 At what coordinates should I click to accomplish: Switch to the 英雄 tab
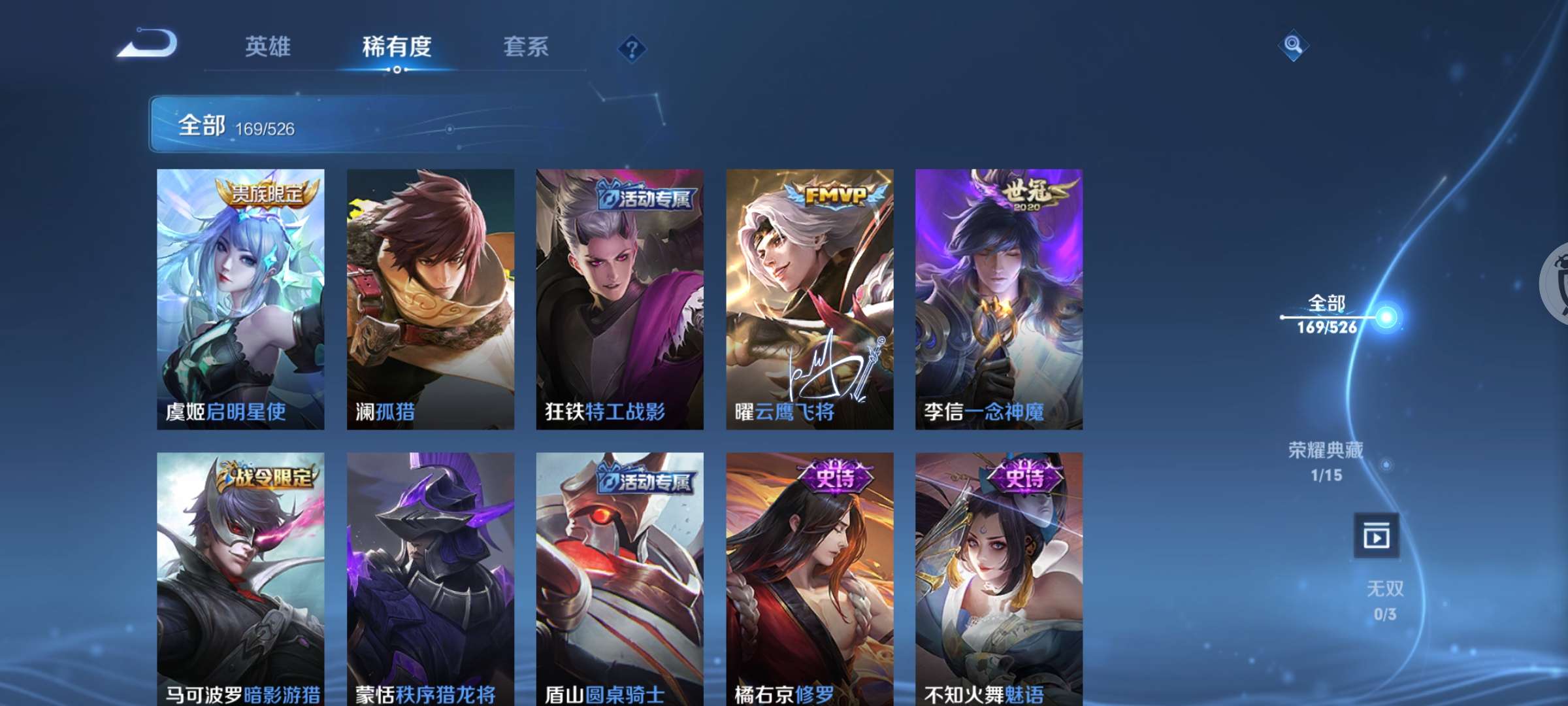(270, 47)
